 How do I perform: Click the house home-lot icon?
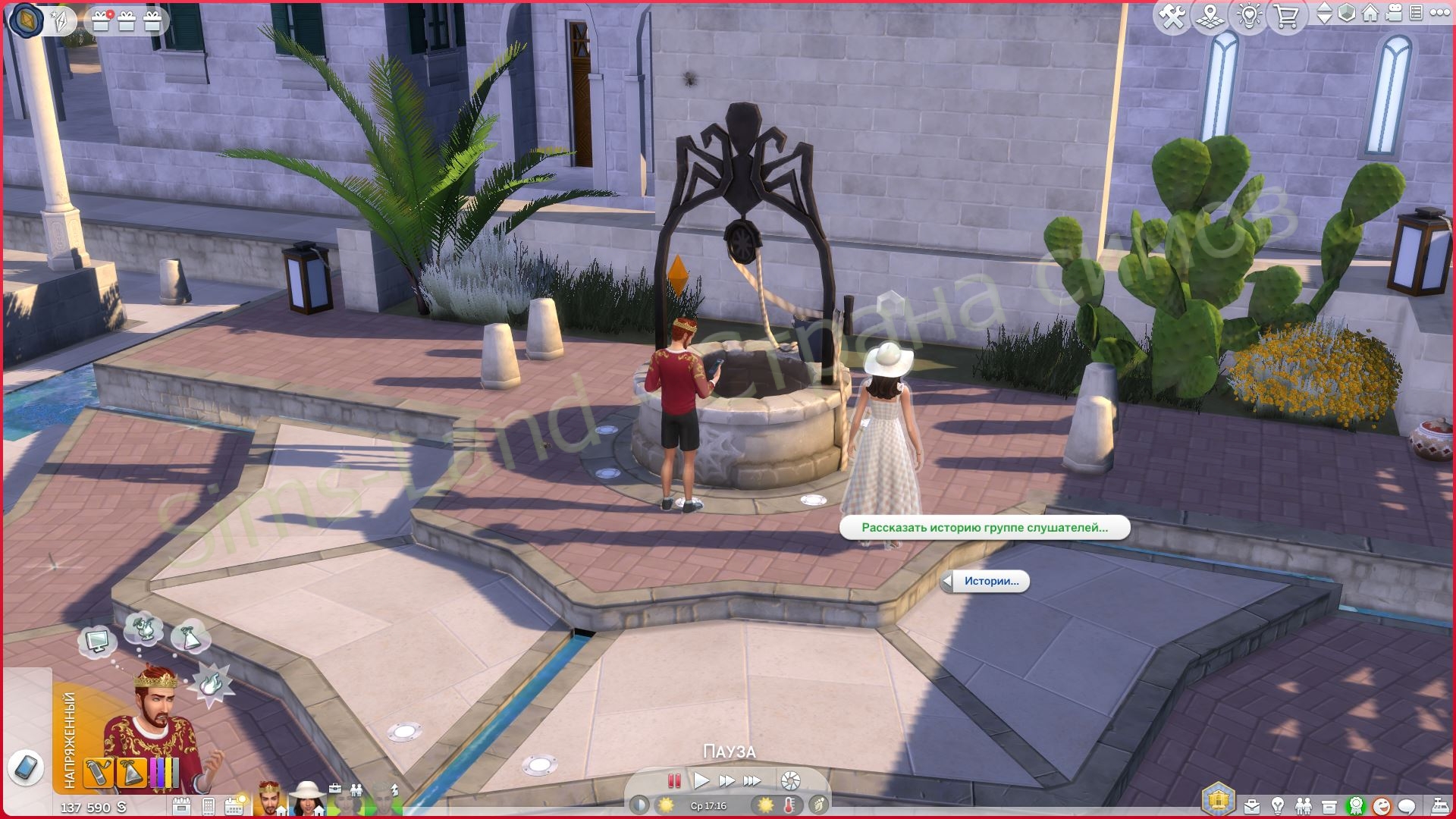[x=1370, y=14]
